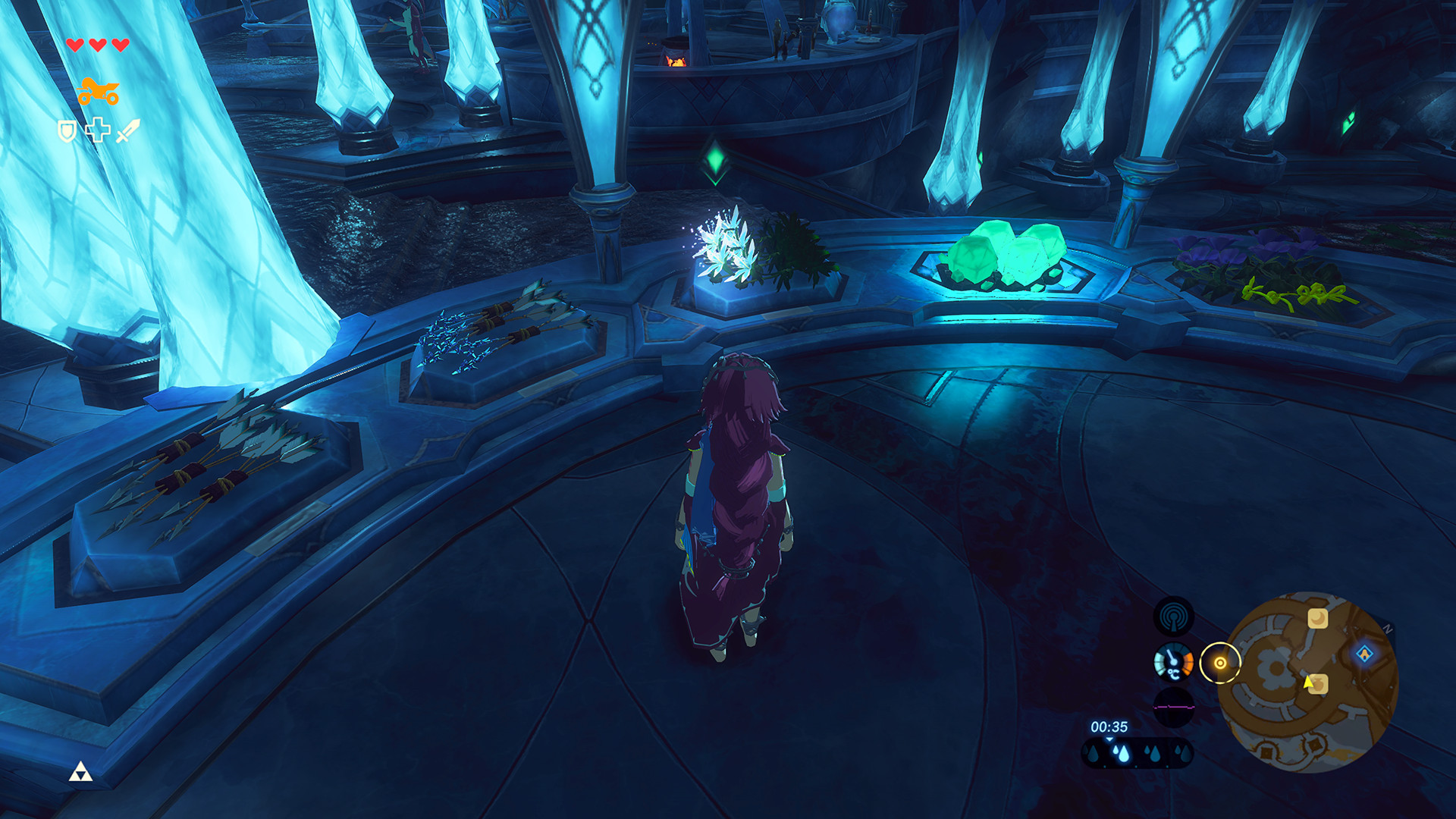Click the shield defense status icon

(67, 130)
